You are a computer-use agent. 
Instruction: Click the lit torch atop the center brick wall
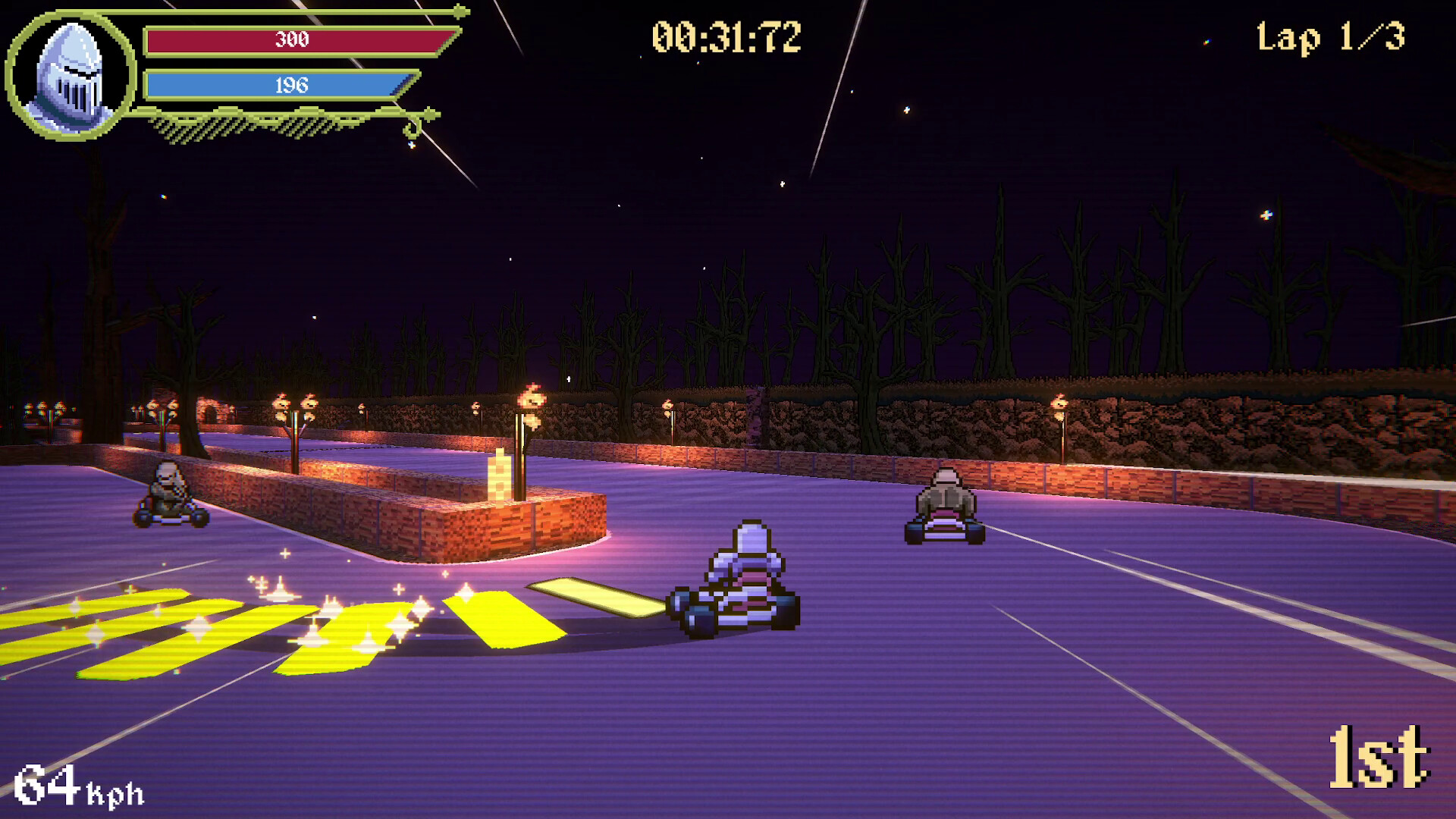(531, 398)
